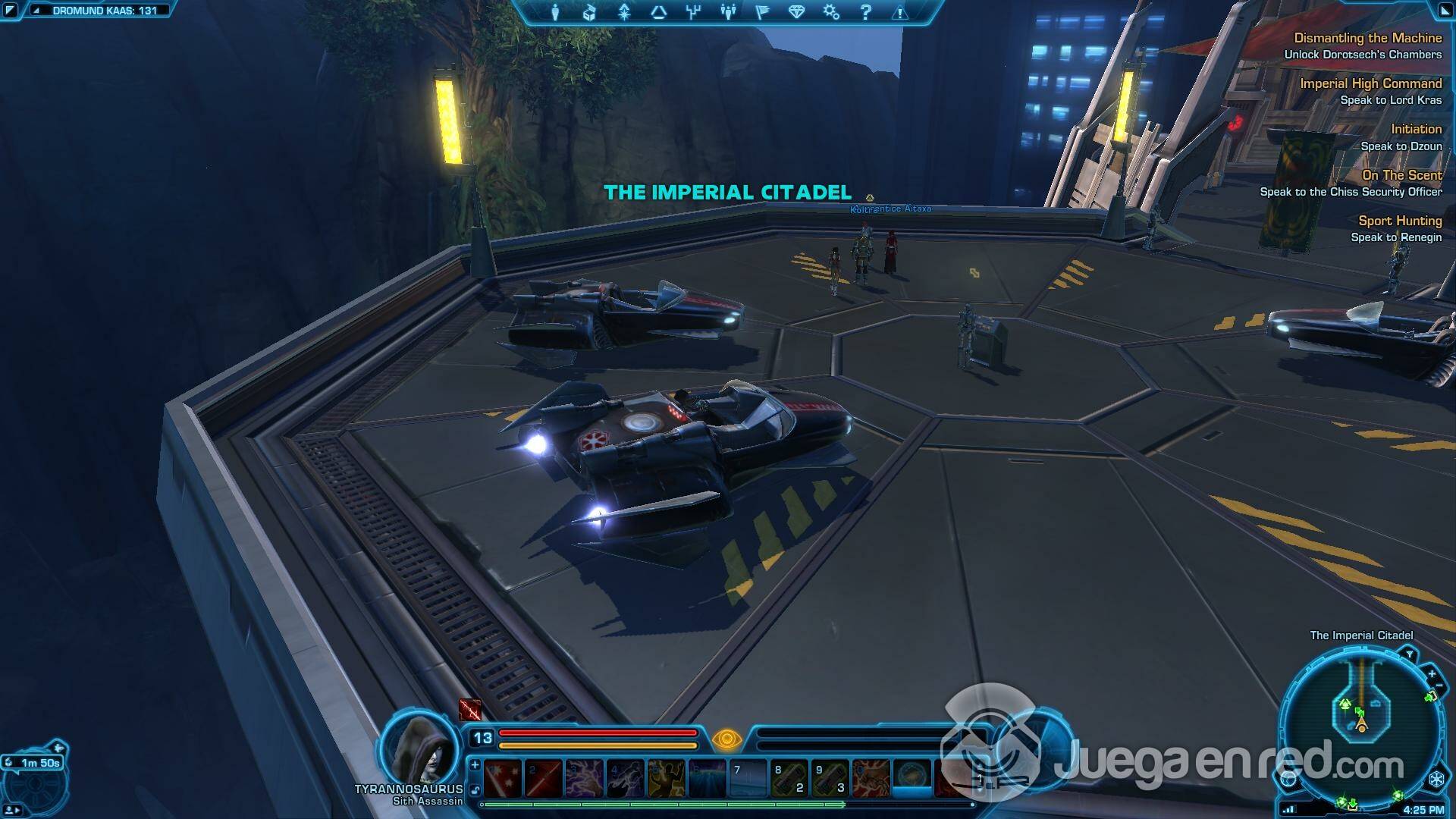Open the character sheet icon

[555, 12]
